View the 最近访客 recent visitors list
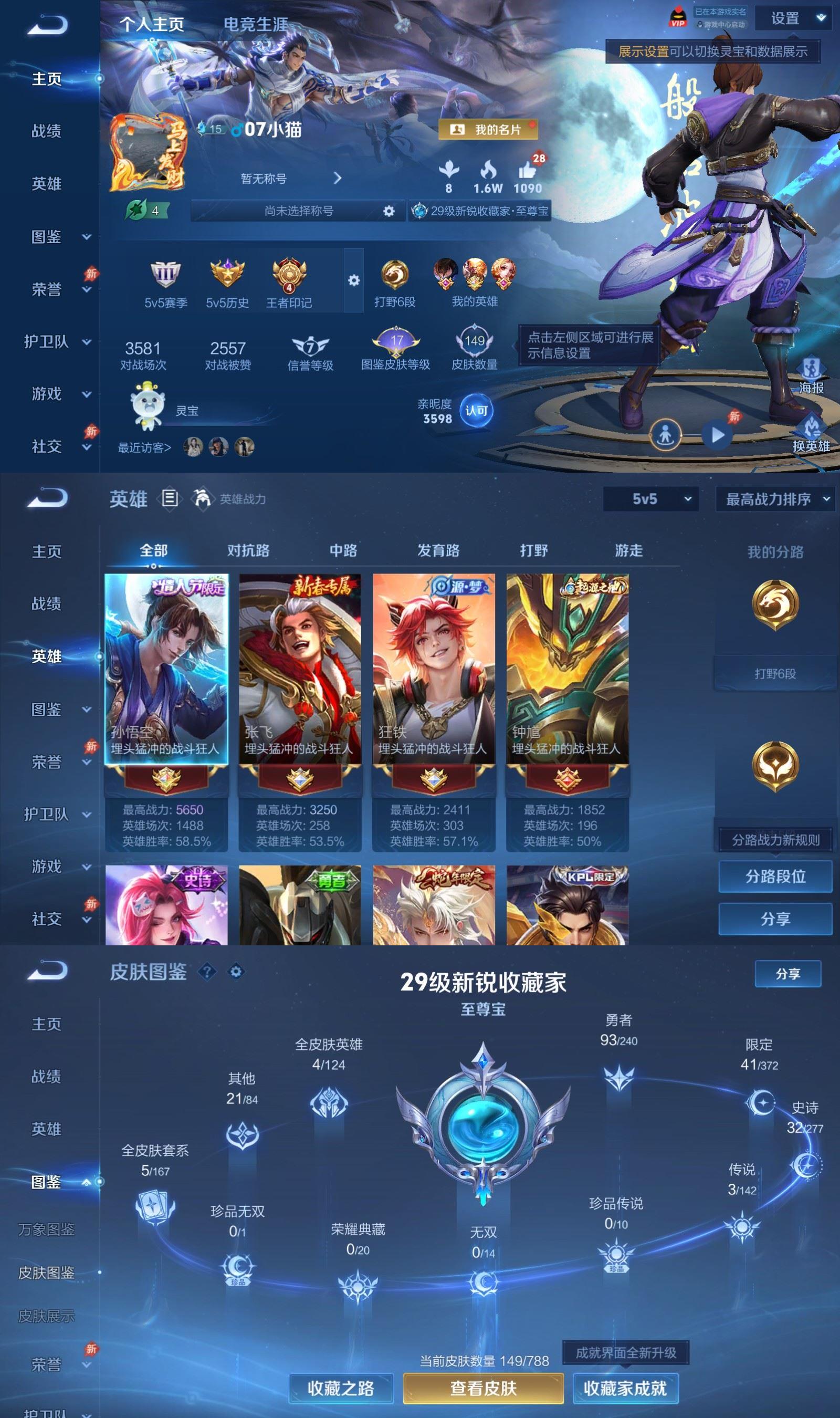Viewport: 840px width, 1418px height. (x=144, y=448)
